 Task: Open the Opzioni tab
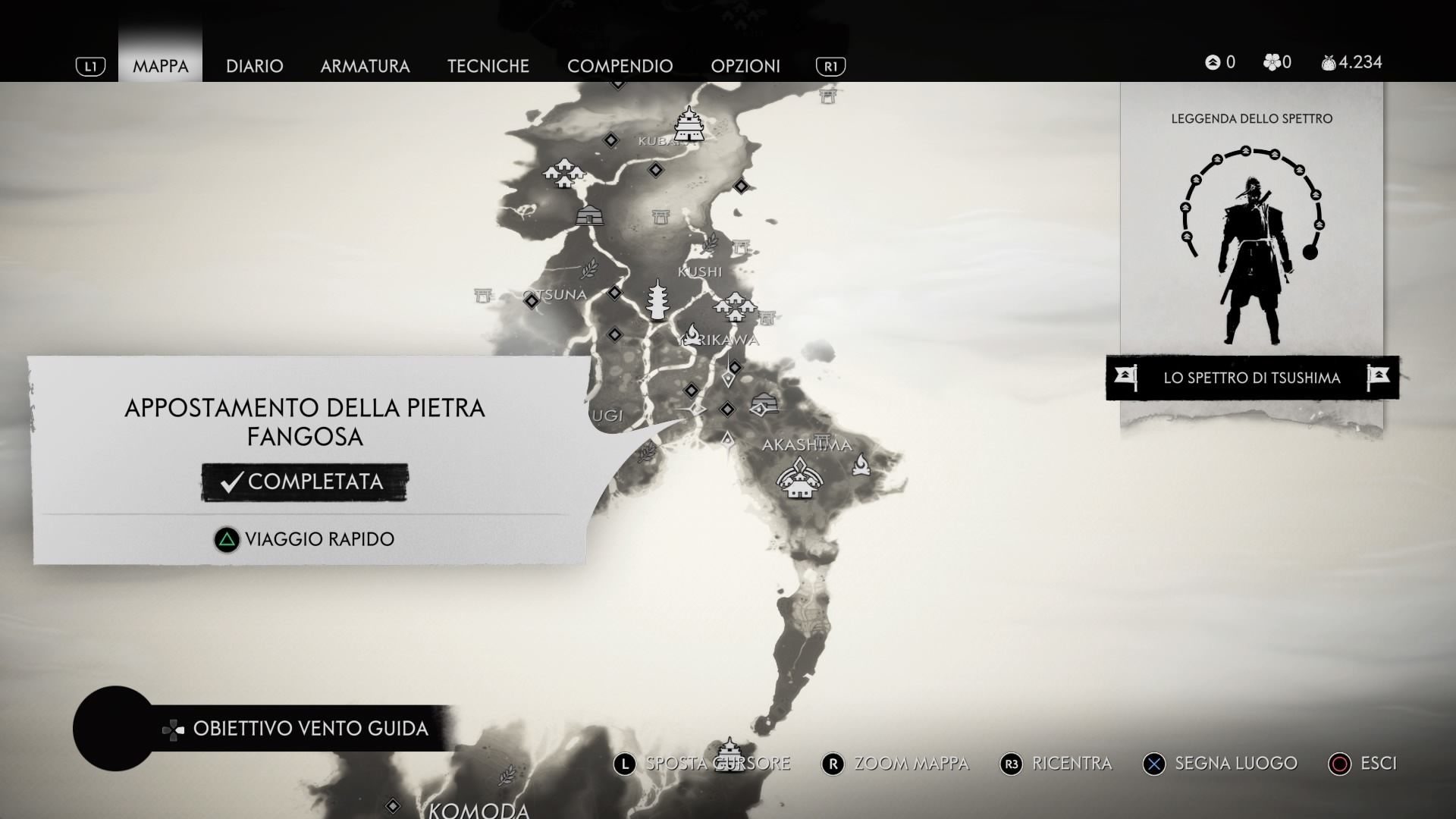(745, 66)
